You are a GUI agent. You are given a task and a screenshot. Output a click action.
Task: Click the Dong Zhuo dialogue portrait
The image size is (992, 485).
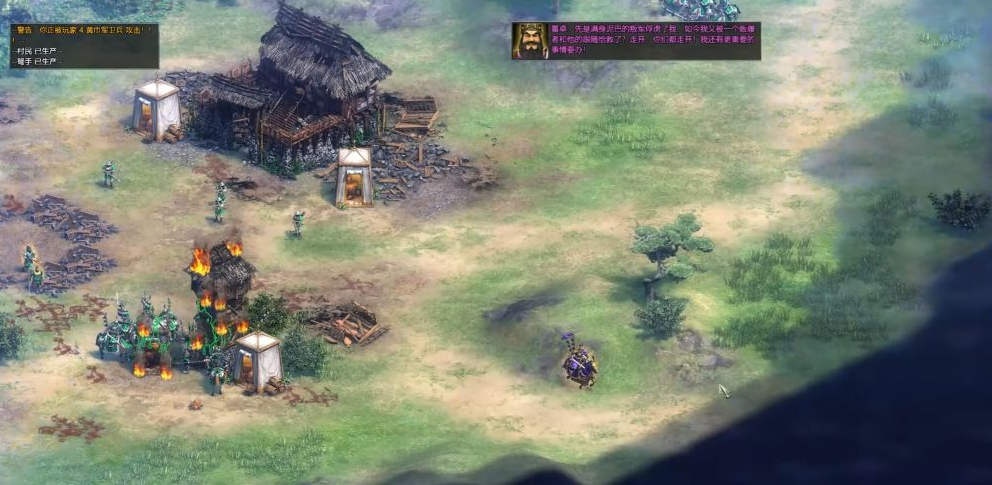pyautogui.click(x=529, y=41)
